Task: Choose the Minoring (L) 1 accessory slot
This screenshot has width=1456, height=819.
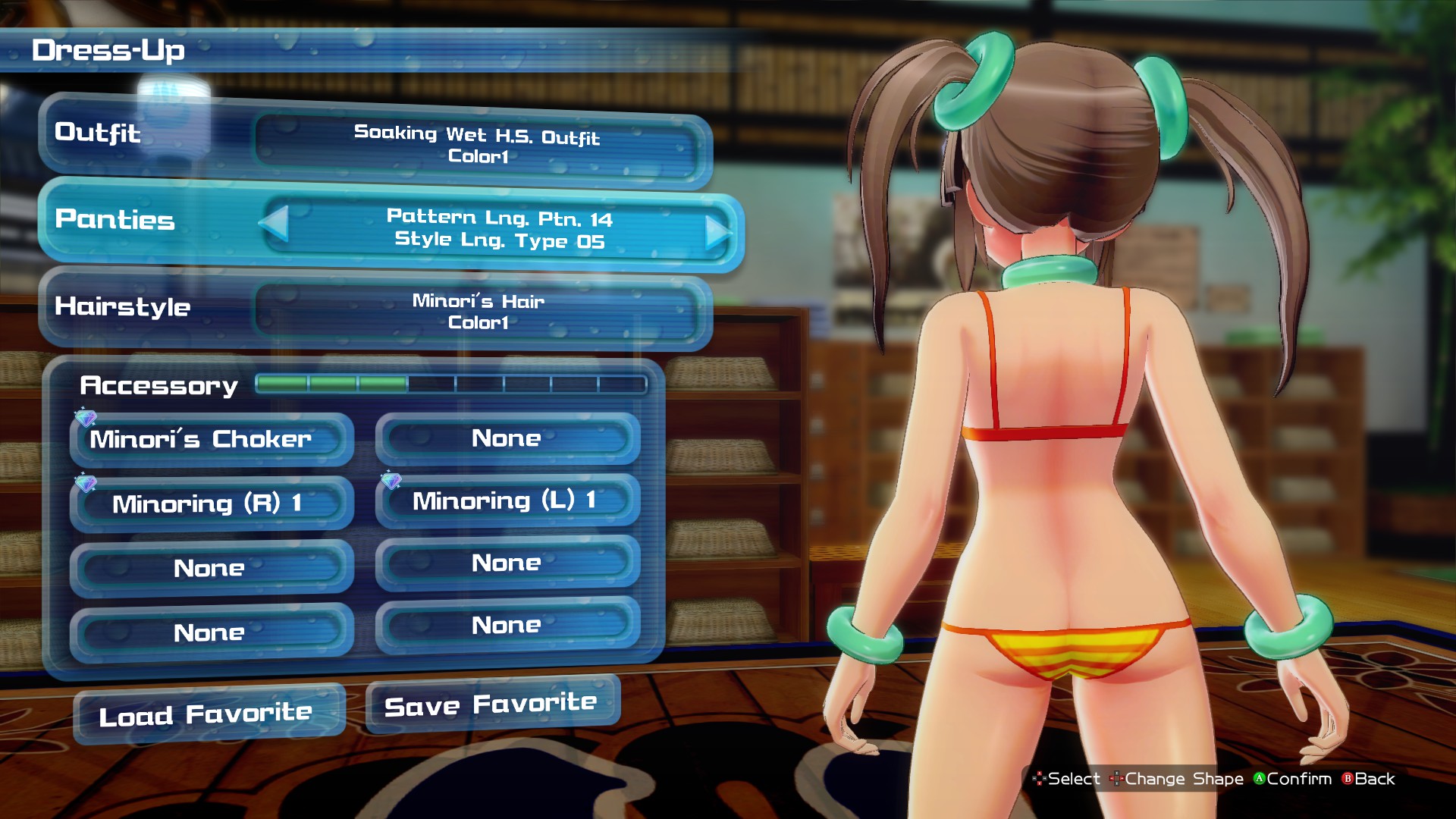Action: click(507, 500)
